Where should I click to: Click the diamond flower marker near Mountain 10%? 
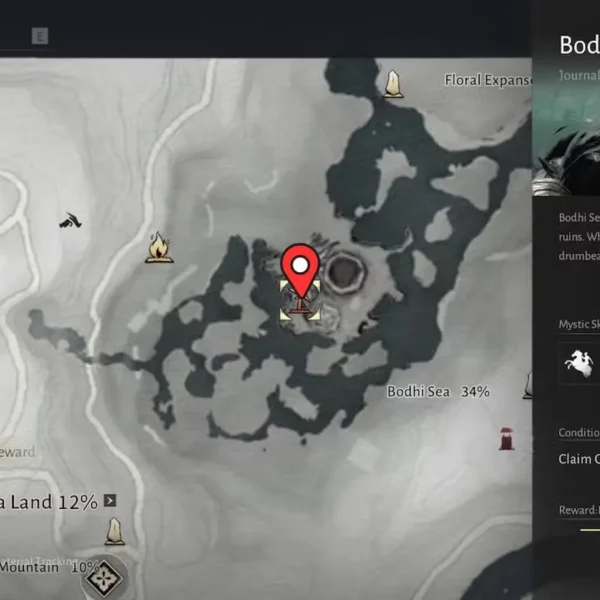105,574
